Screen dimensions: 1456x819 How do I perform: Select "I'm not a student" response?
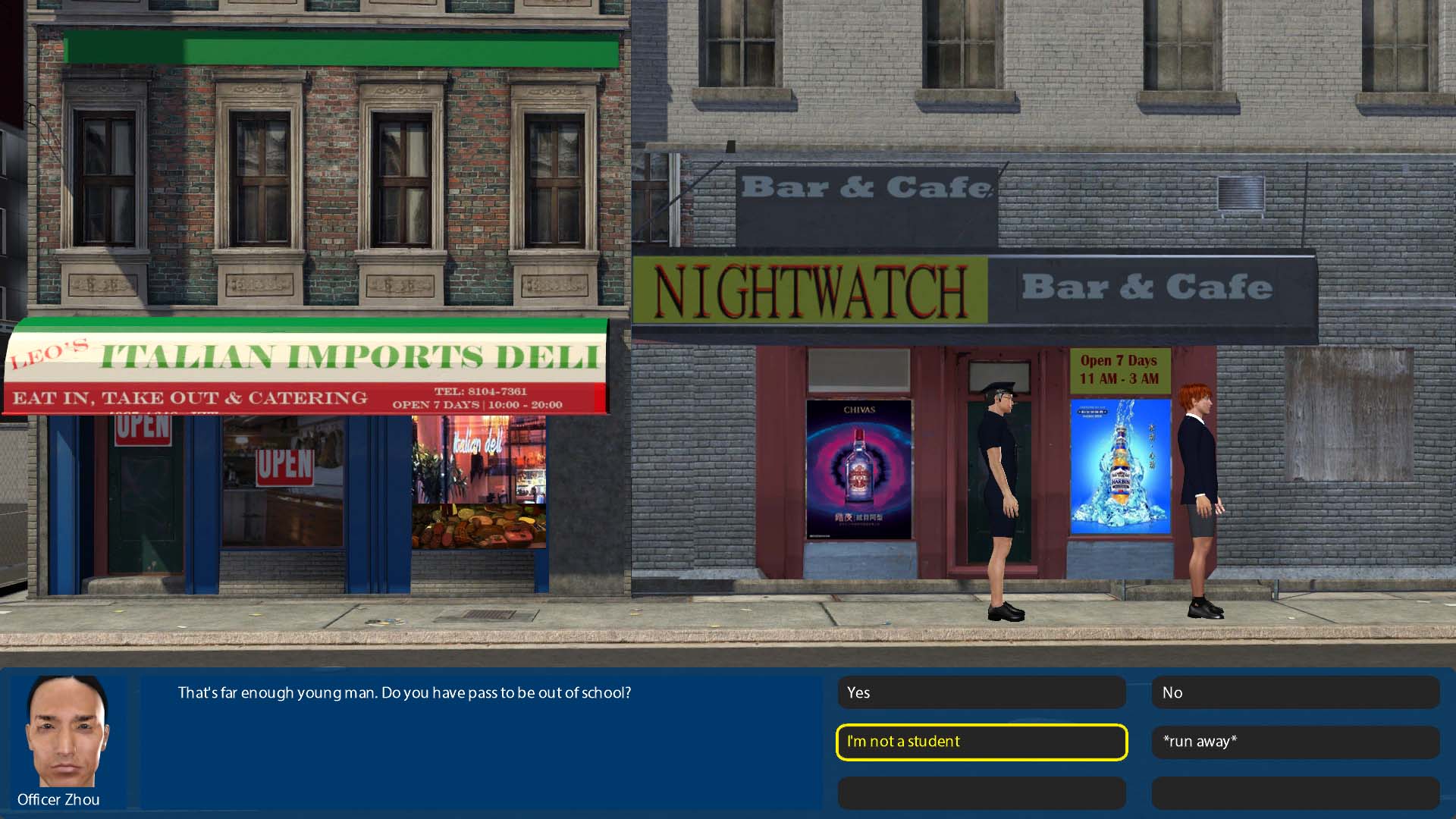pos(981,742)
